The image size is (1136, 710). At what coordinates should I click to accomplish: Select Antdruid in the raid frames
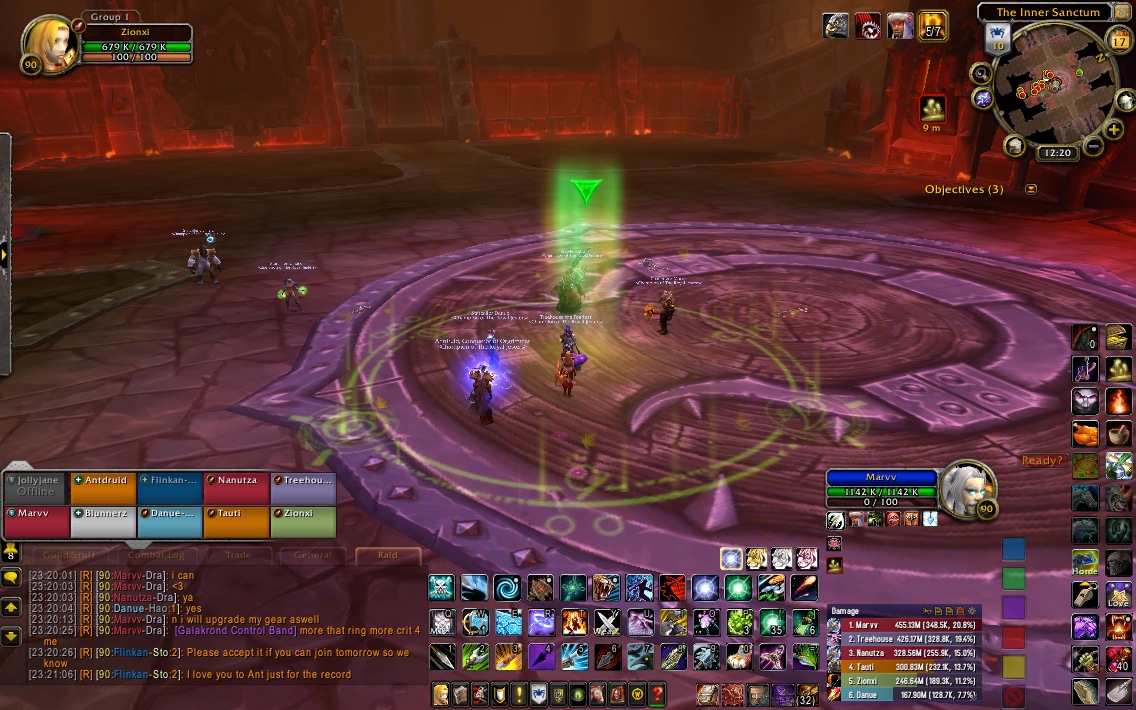click(x=102, y=488)
